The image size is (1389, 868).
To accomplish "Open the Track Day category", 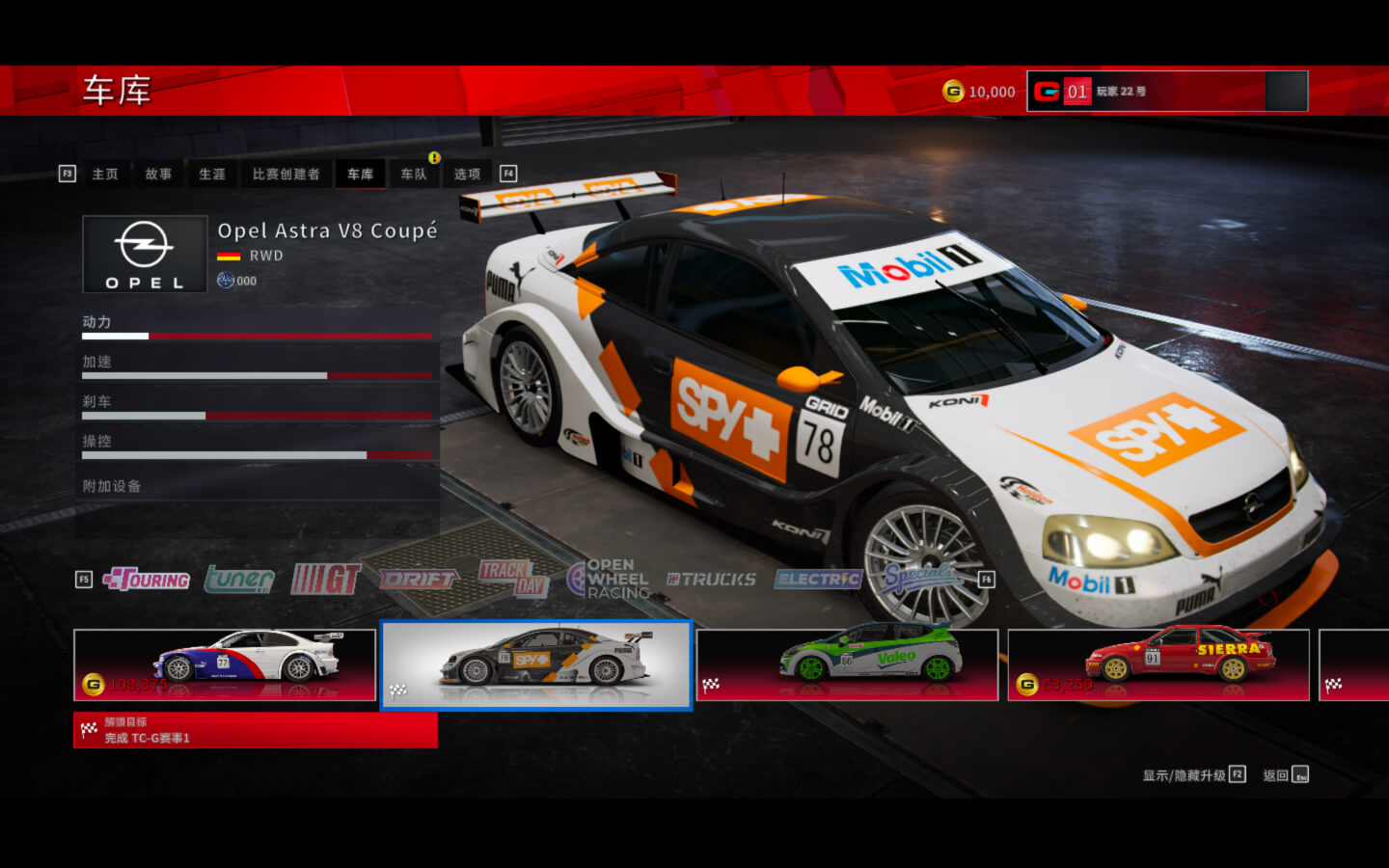I will 513,580.
